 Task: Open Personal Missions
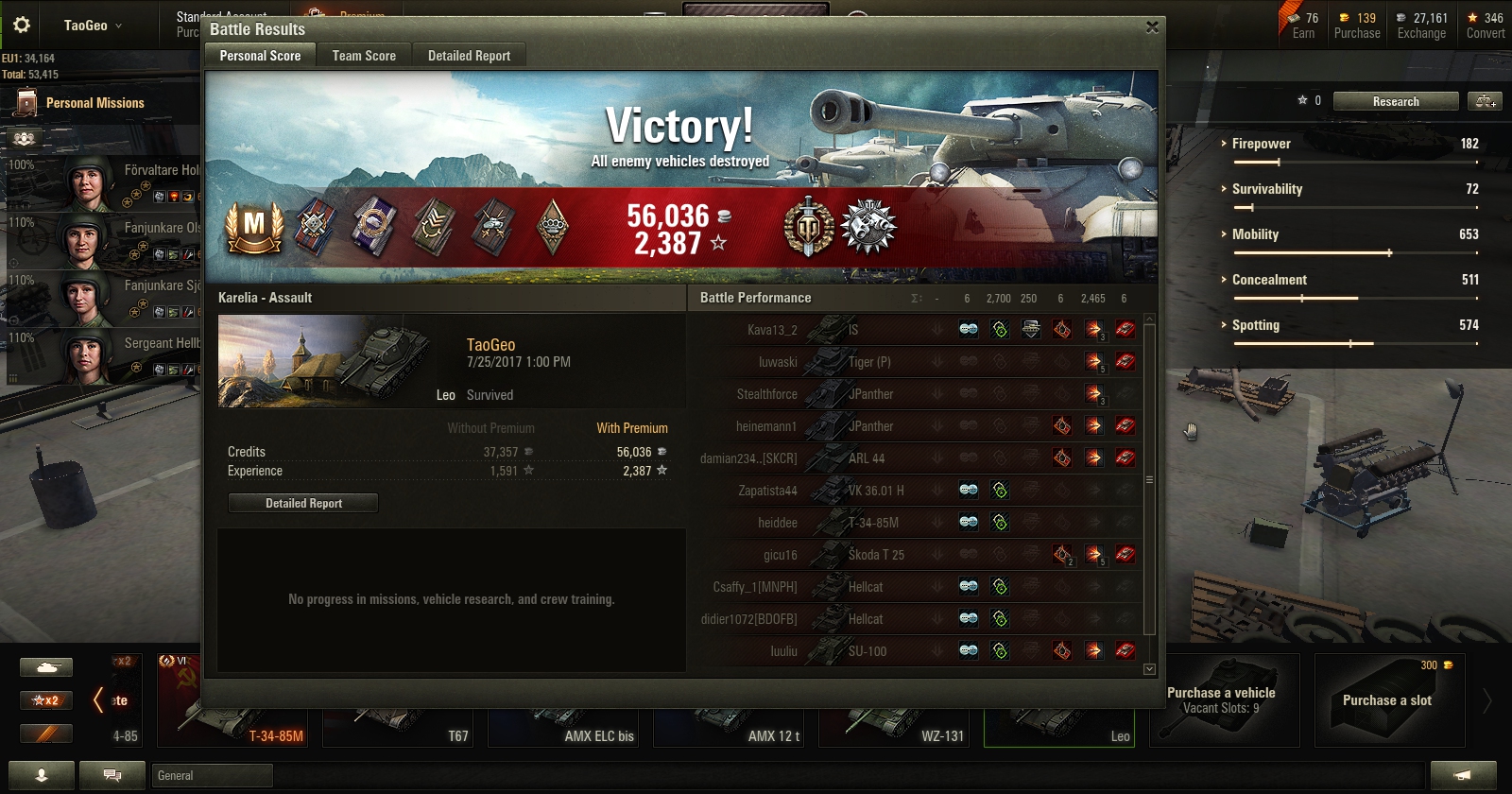point(94,103)
